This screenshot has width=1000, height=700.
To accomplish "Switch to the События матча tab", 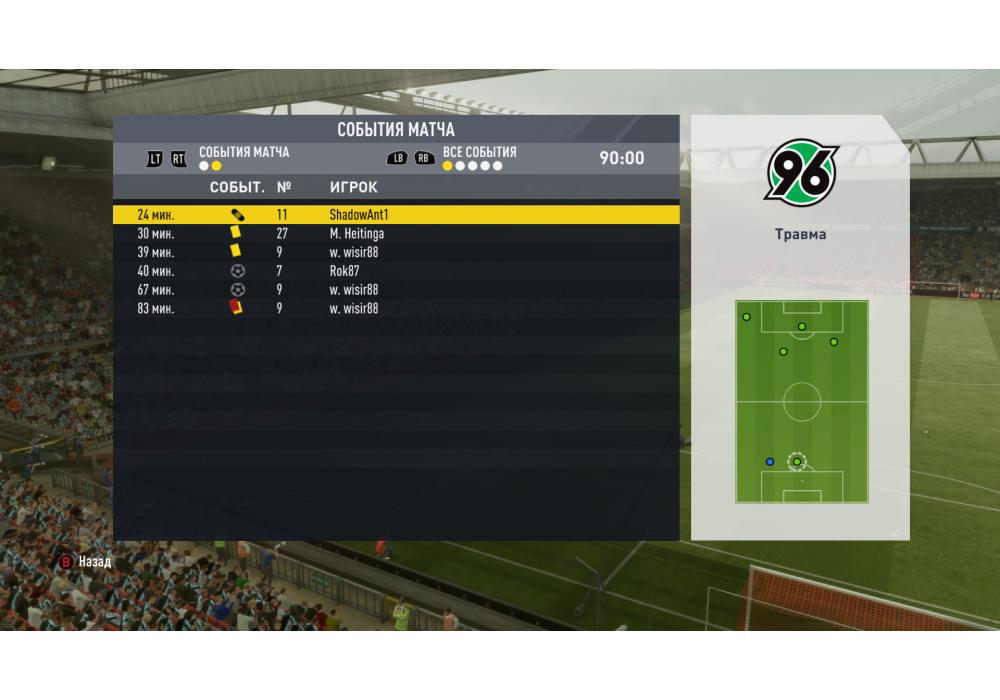I will click(244, 153).
